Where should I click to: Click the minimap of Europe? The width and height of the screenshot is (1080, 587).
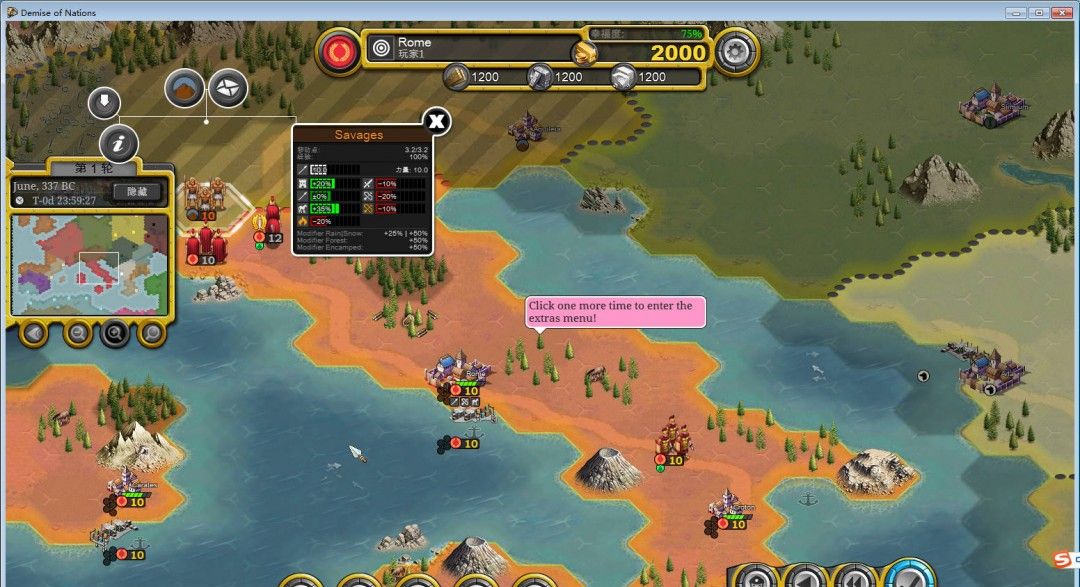(x=89, y=260)
